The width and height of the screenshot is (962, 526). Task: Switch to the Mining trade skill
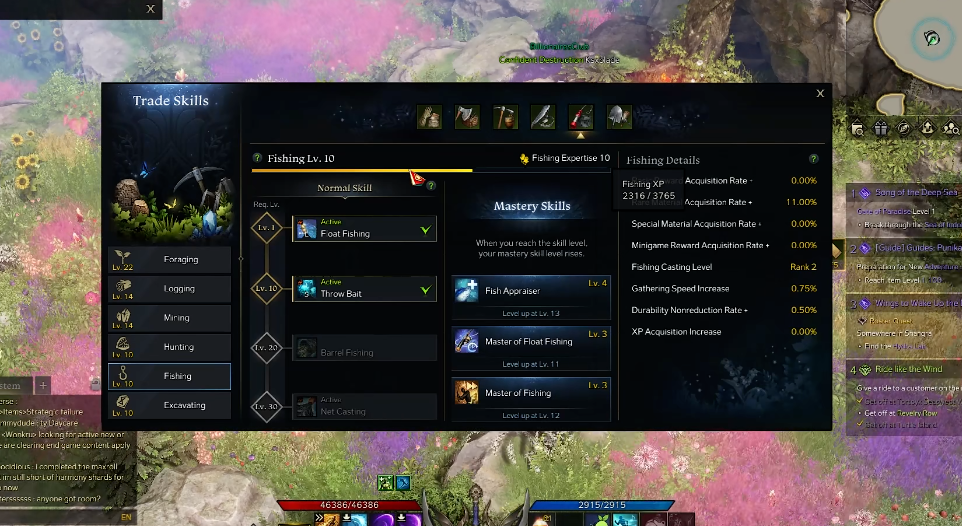(x=170, y=318)
